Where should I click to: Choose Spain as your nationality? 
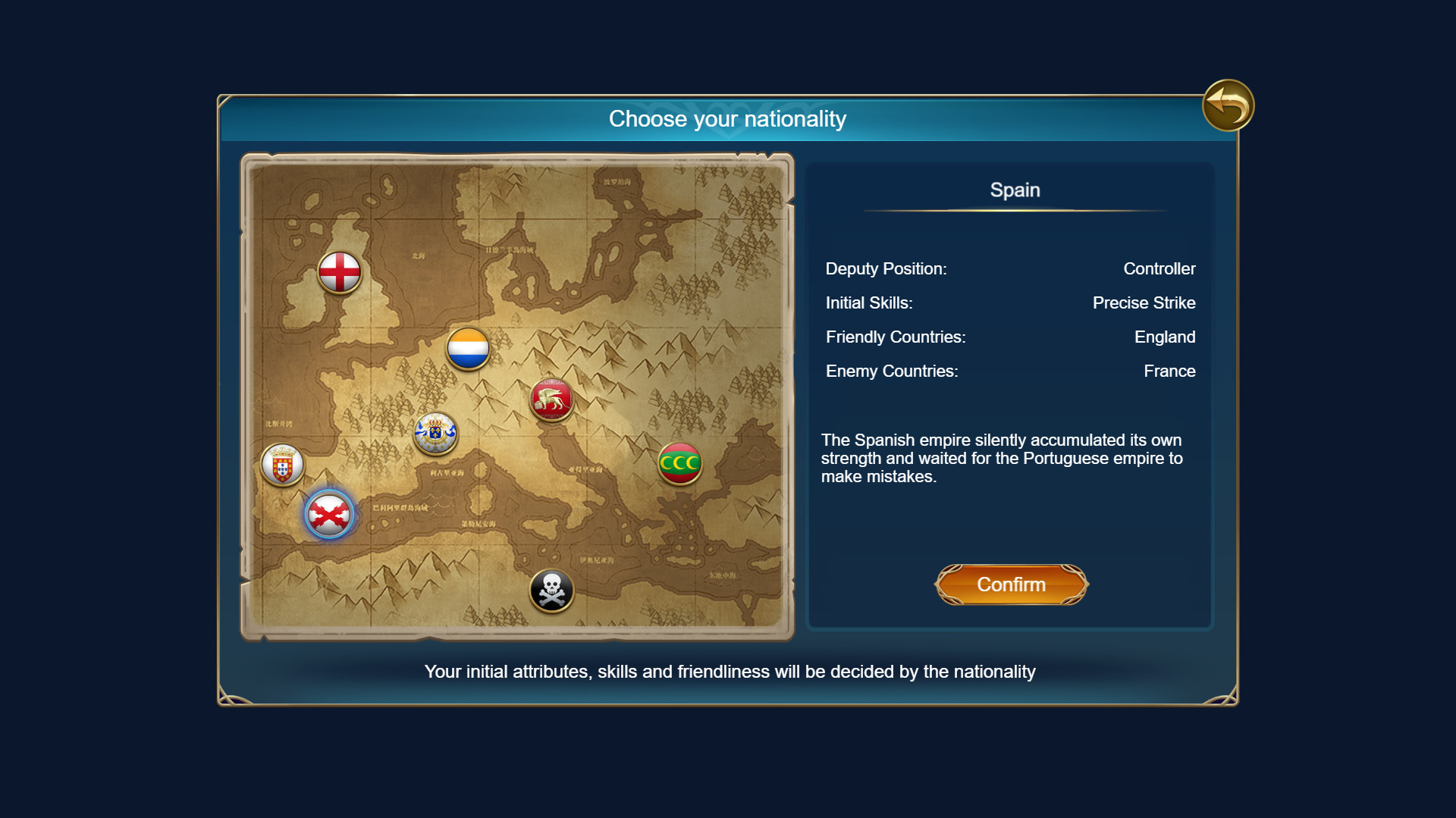tap(1012, 585)
